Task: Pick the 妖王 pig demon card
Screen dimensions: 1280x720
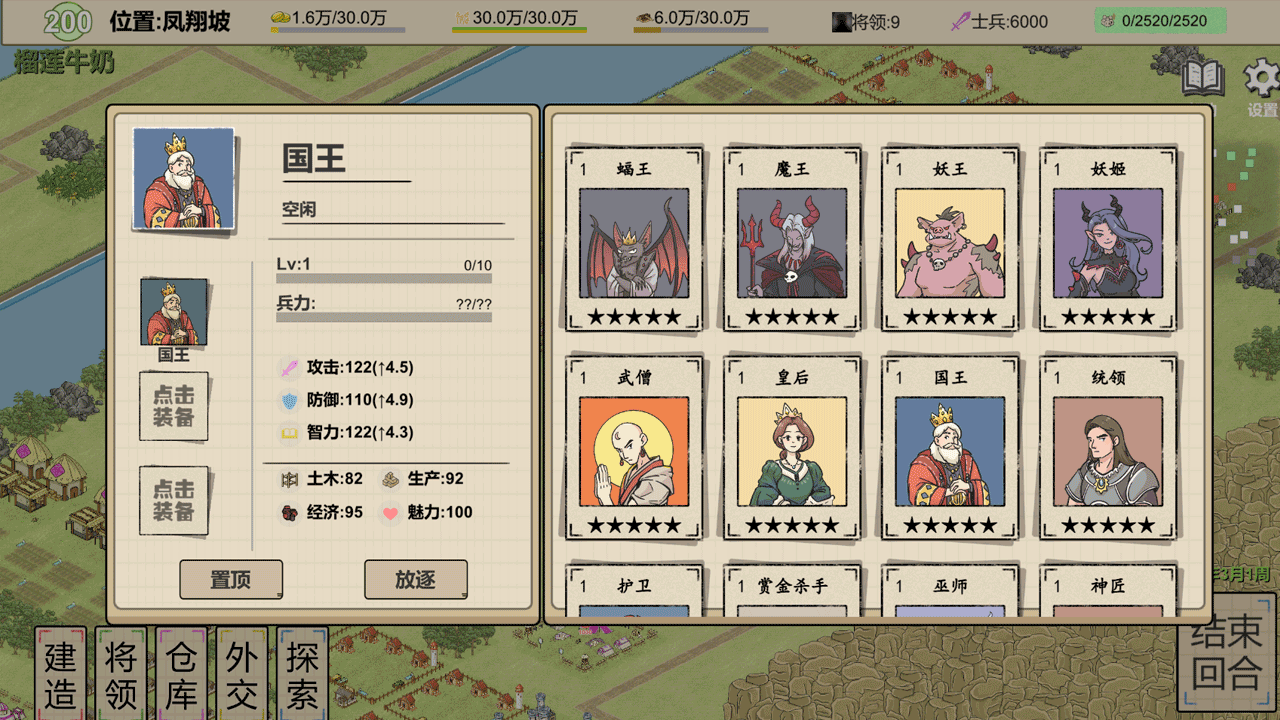Action: click(950, 241)
